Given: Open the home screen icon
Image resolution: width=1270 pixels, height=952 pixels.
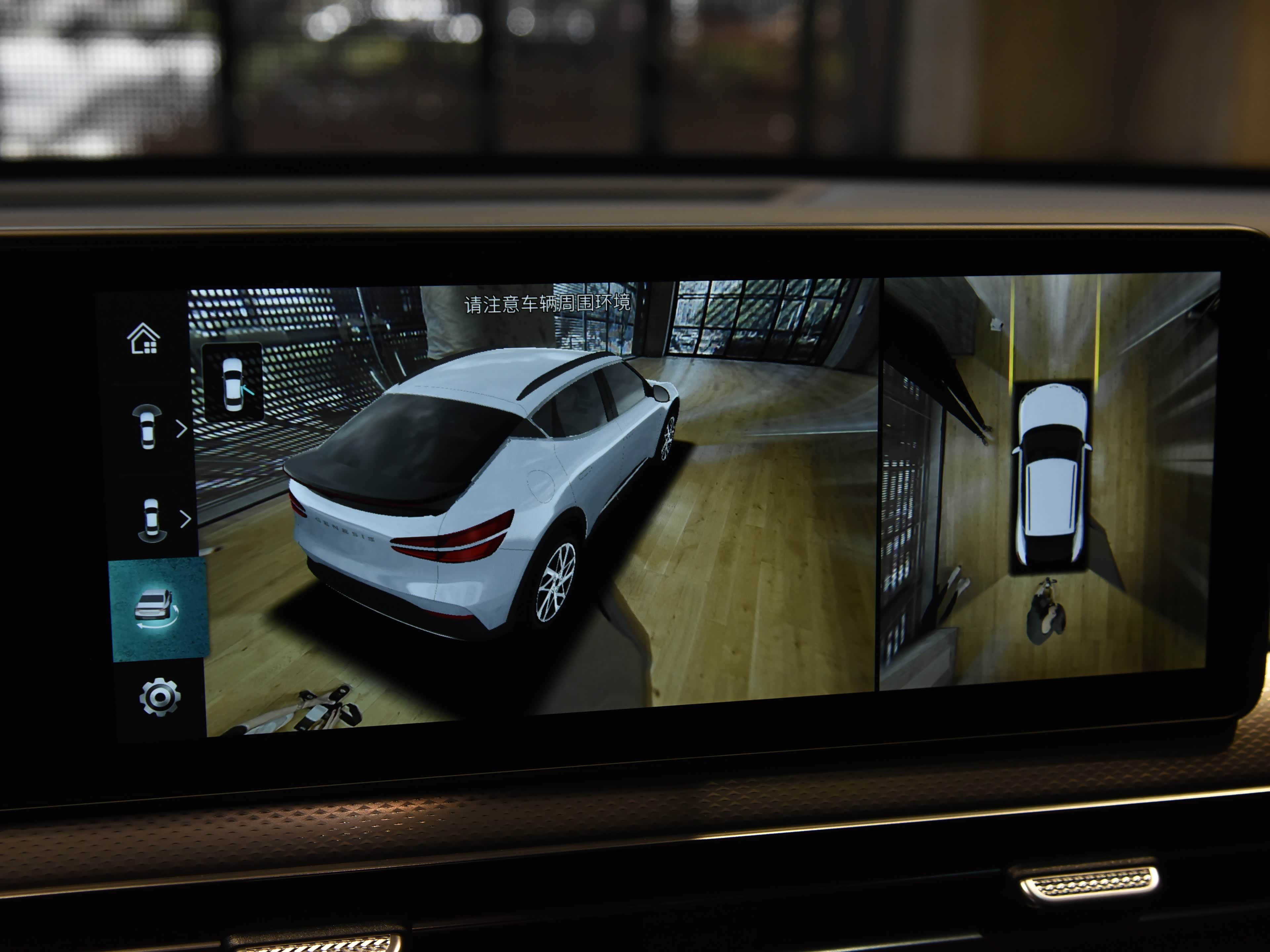Looking at the screenshot, I should click(143, 338).
